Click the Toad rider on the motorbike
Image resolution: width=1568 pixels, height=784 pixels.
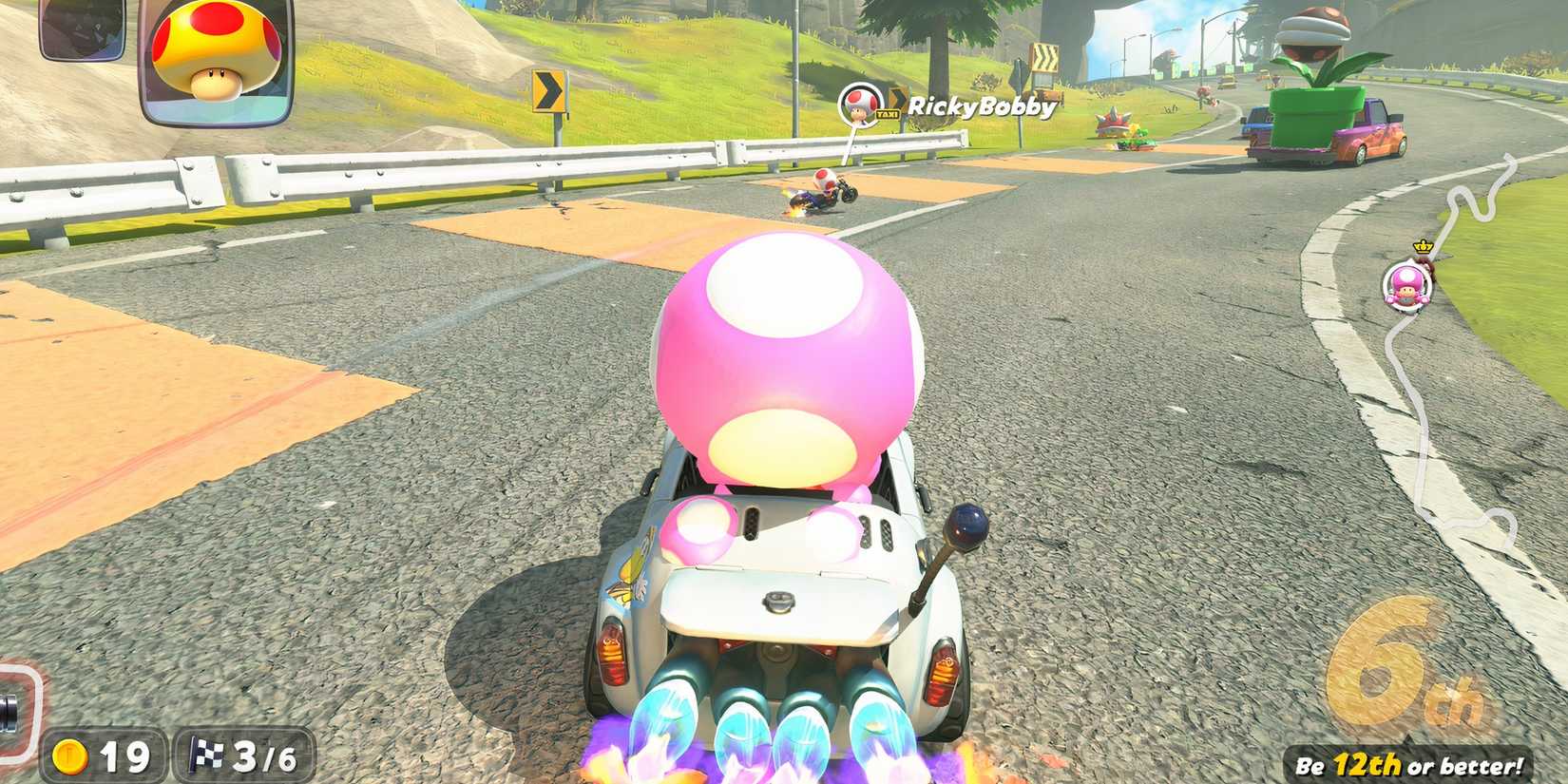point(823,187)
